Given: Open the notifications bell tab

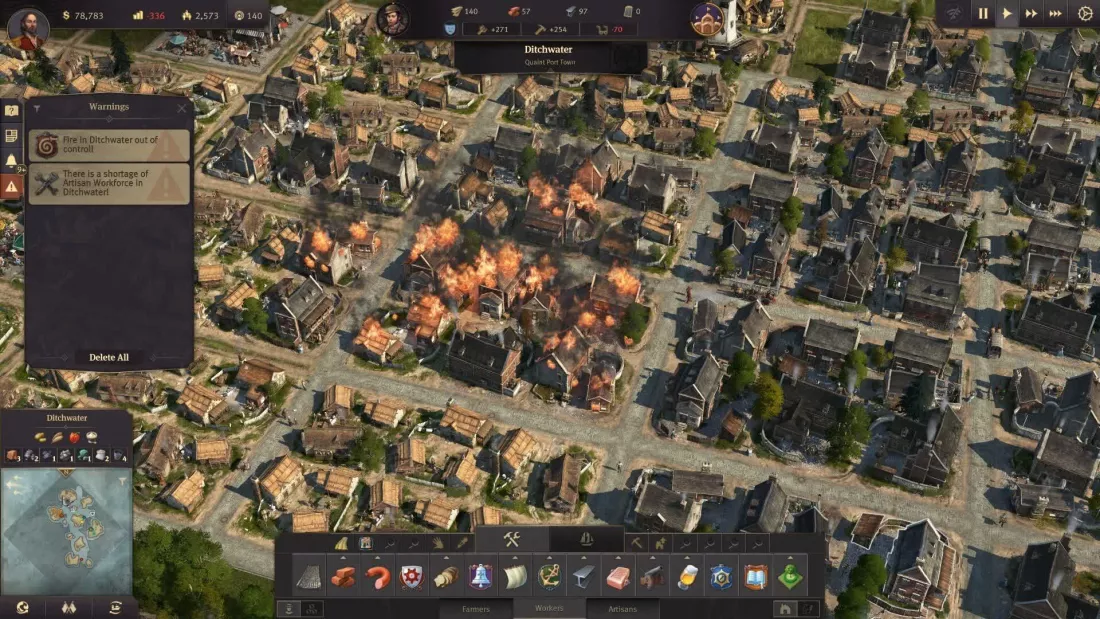Looking at the screenshot, I should [x=11, y=160].
